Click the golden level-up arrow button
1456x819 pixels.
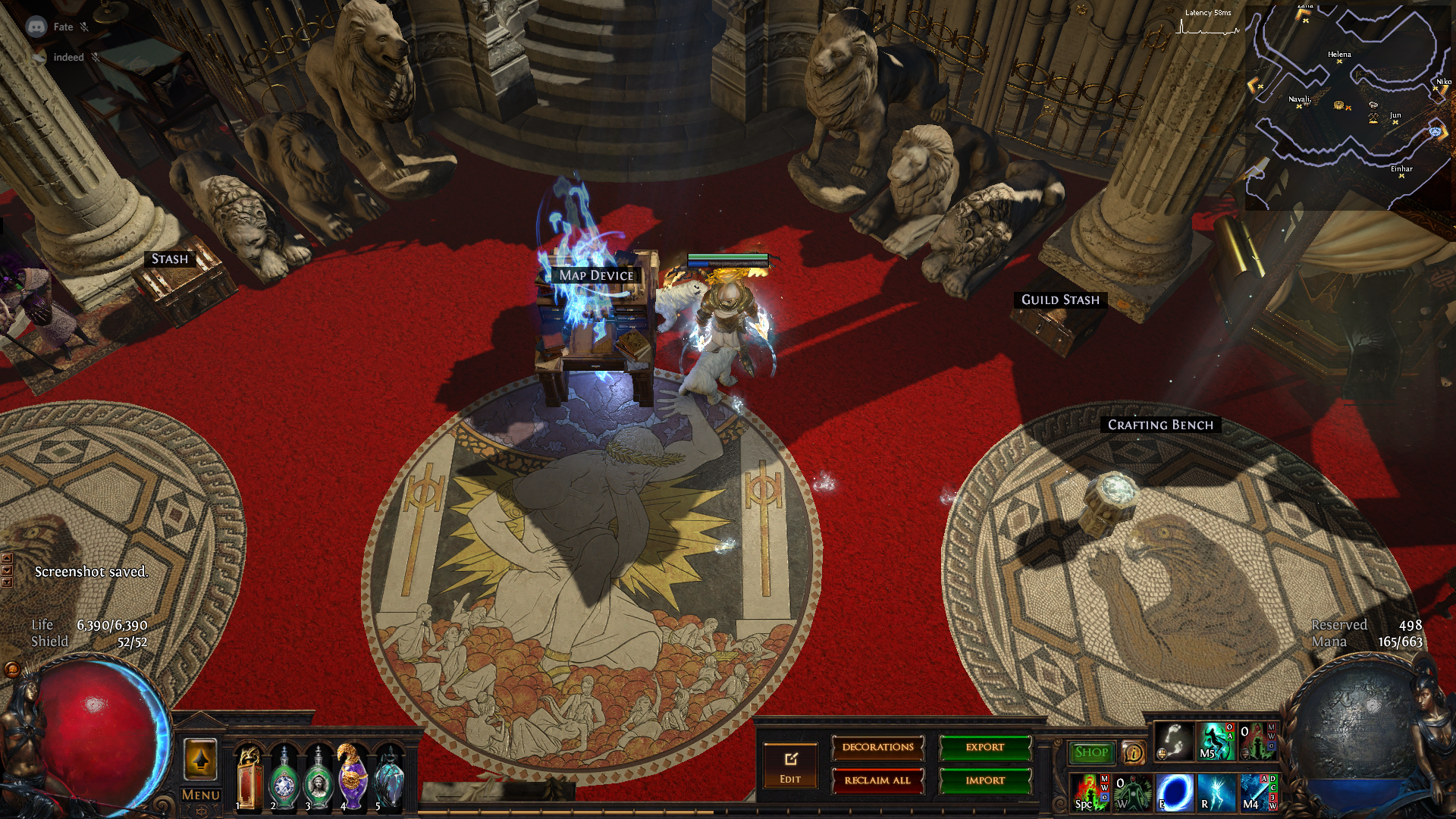200,759
